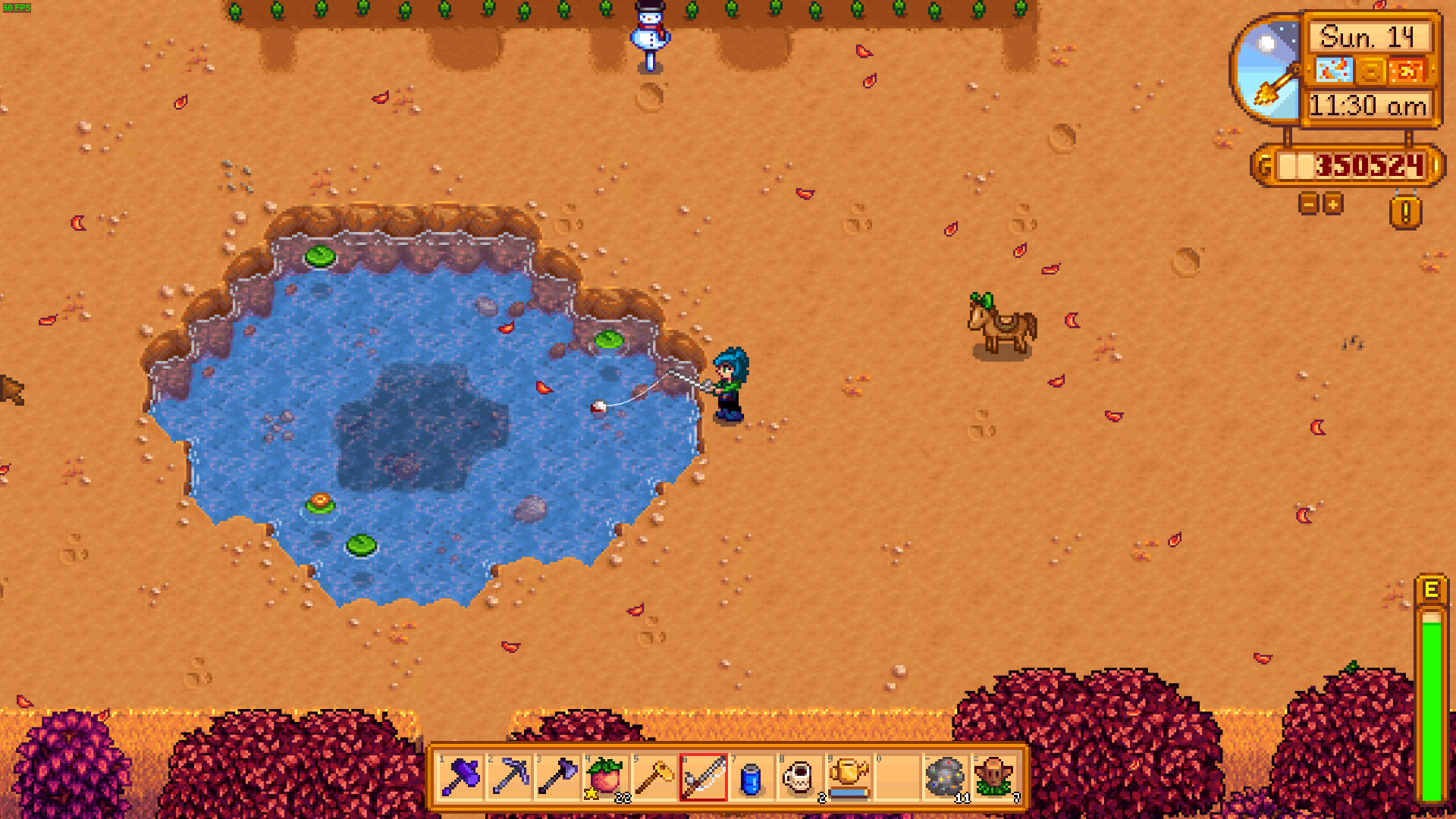Viewport: 1456px width, 819px height.
Task: Select the purple hammer tool slot
Action: point(461,777)
